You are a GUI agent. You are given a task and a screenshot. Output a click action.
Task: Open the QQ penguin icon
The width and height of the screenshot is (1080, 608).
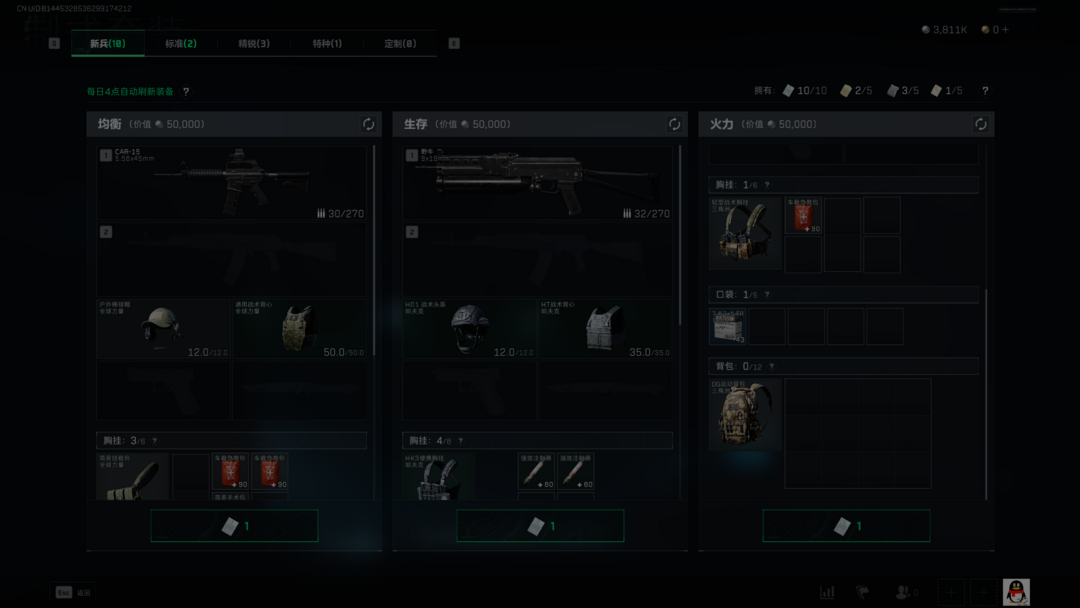[x=1016, y=592]
